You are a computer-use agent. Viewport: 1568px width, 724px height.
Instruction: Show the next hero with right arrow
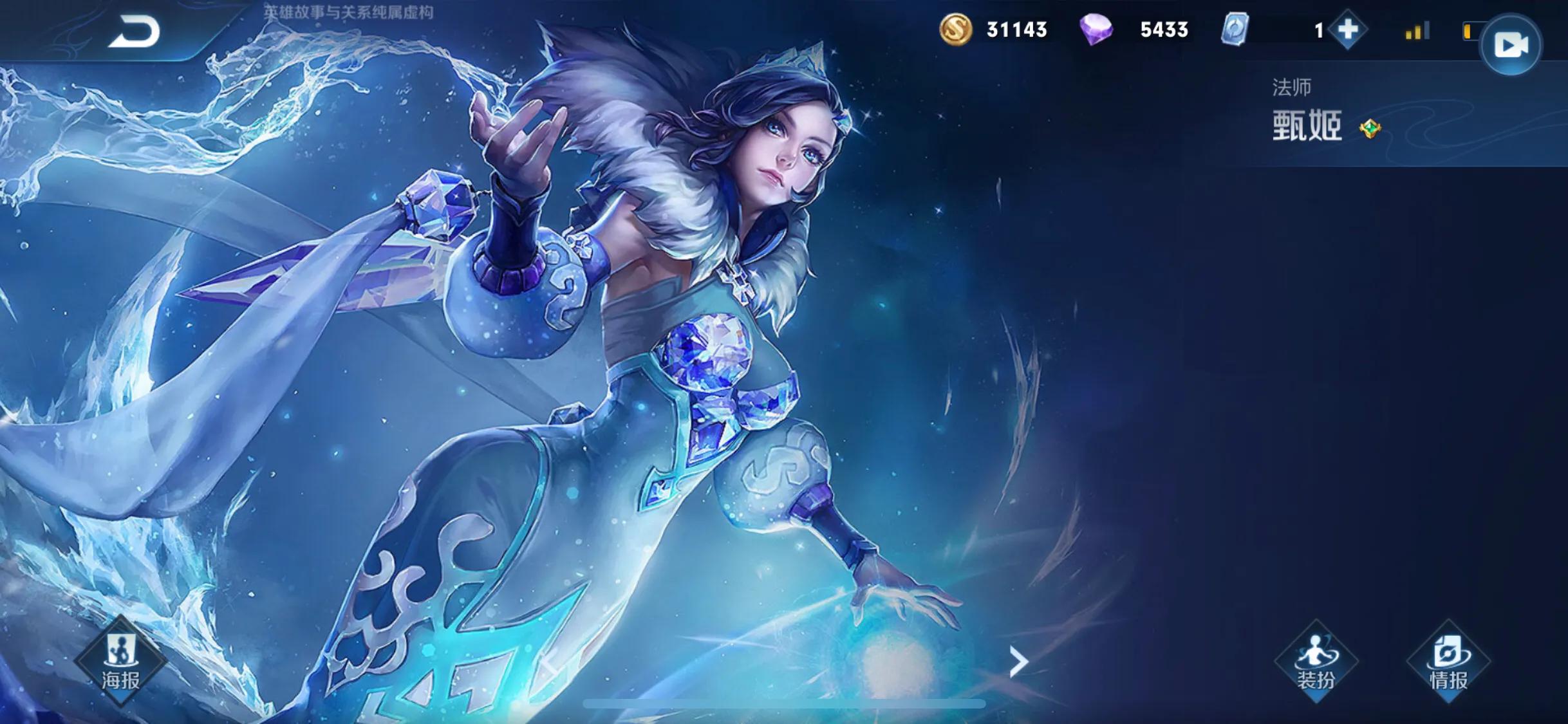tap(1018, 662)
